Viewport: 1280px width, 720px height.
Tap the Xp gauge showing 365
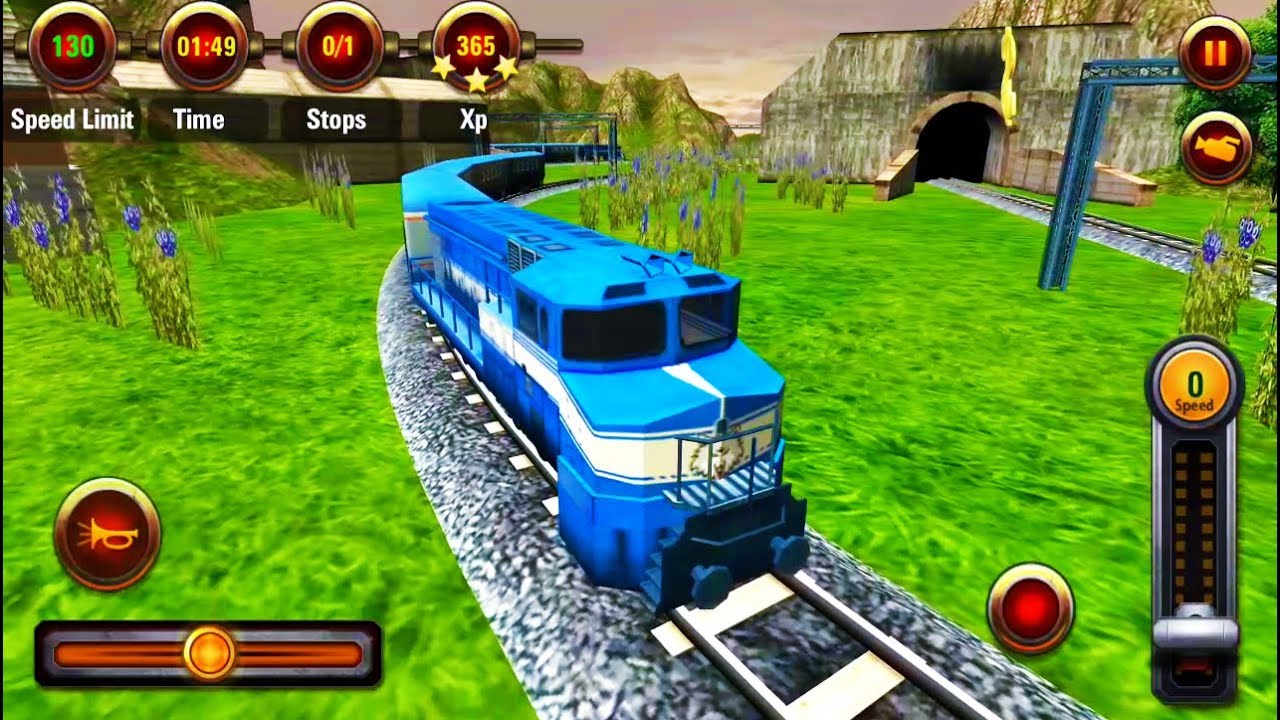click(x=478, y=45)
